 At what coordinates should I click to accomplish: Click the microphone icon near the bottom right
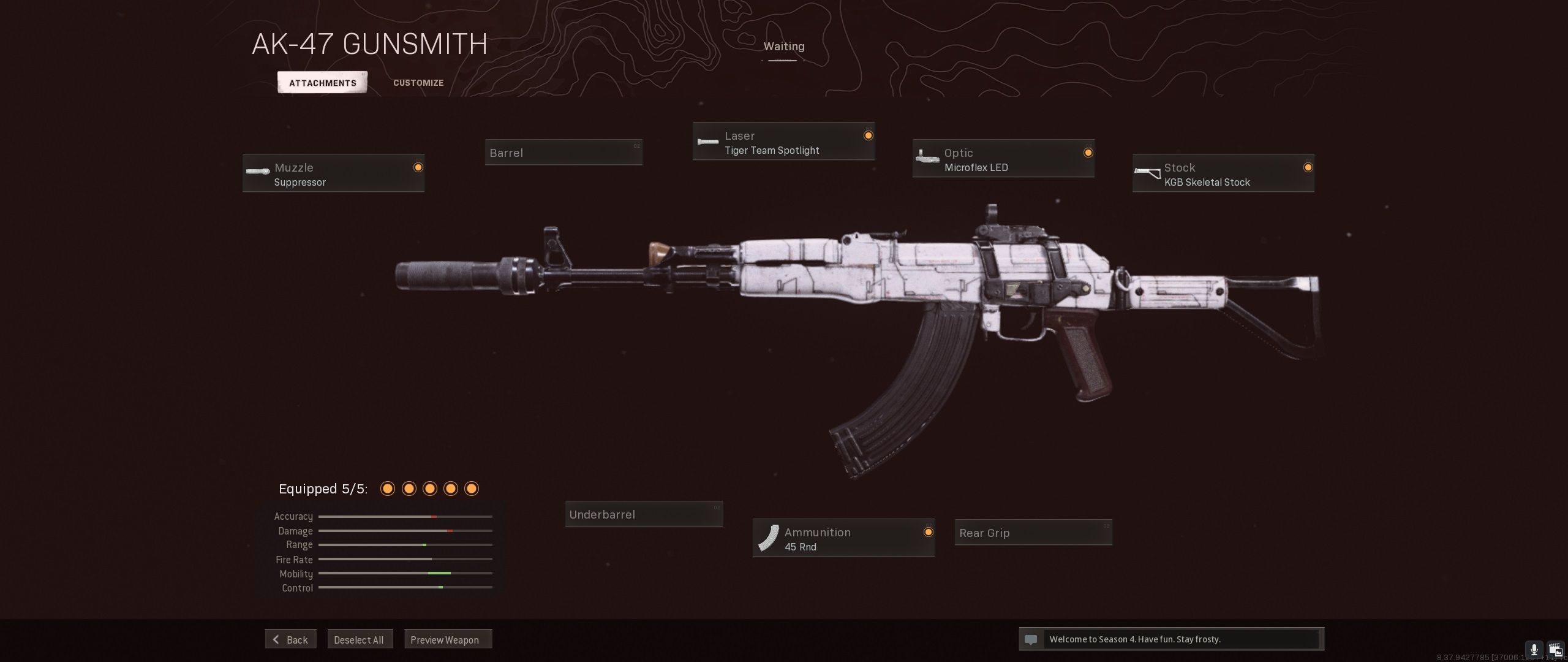[x=1534, y=649]
